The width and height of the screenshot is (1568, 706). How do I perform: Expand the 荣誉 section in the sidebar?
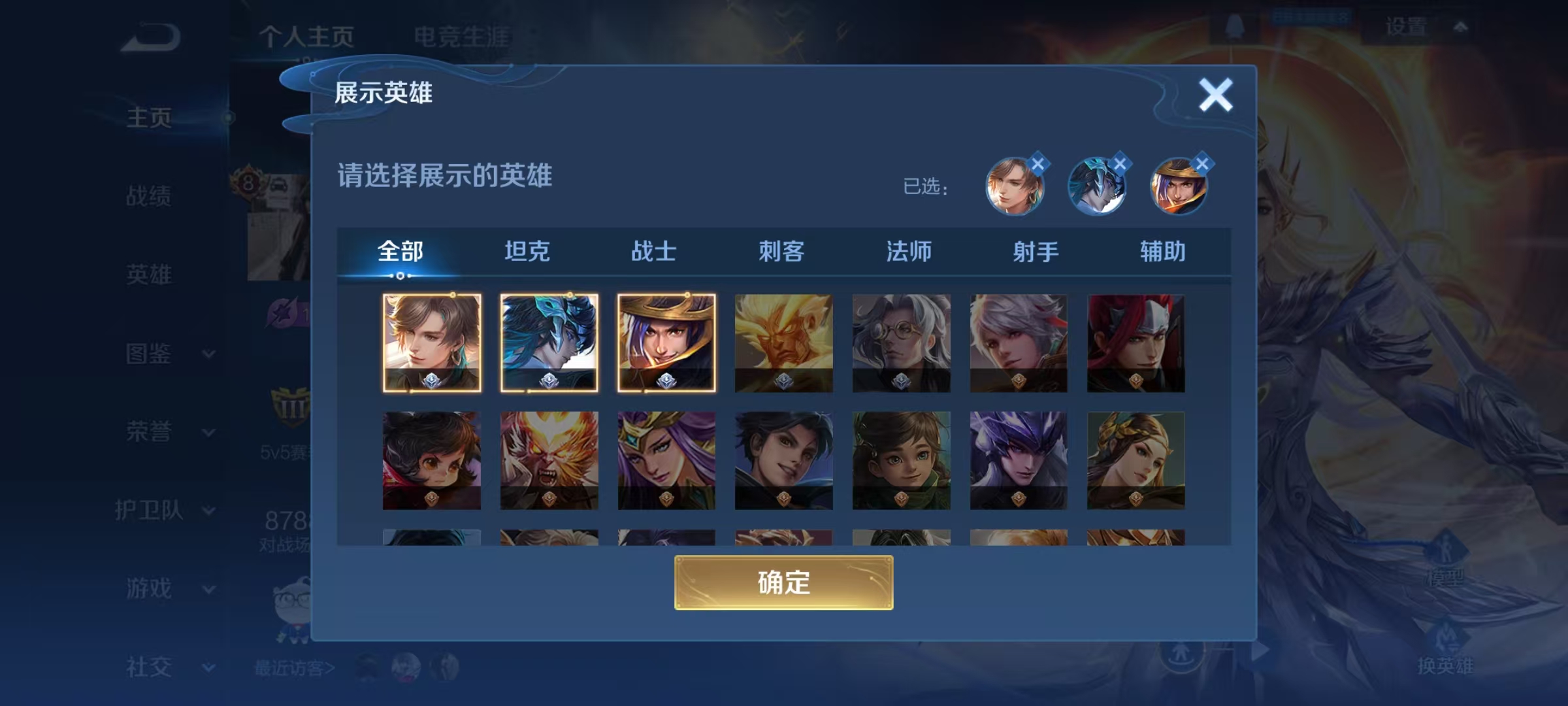click(x=147, y=431)
